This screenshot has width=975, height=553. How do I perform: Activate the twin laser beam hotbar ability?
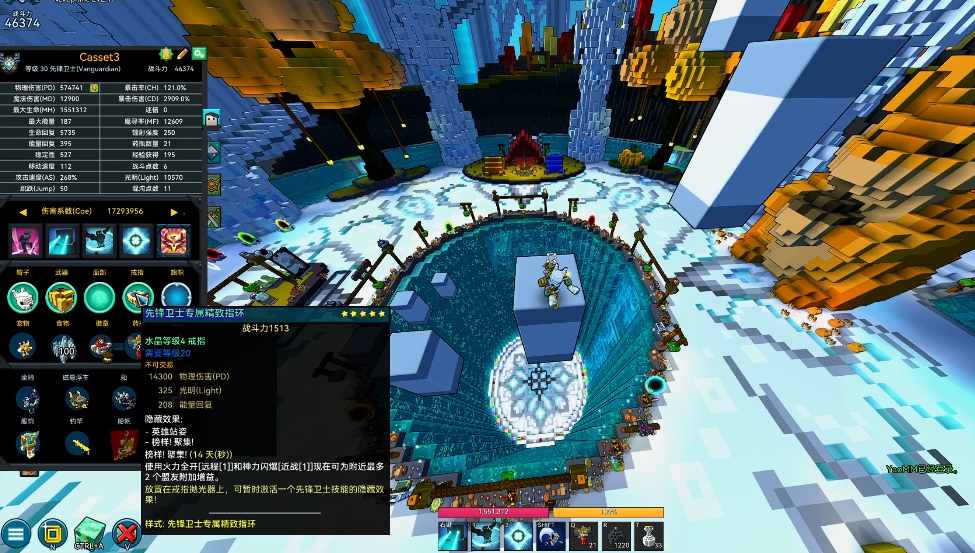point(451,536)
